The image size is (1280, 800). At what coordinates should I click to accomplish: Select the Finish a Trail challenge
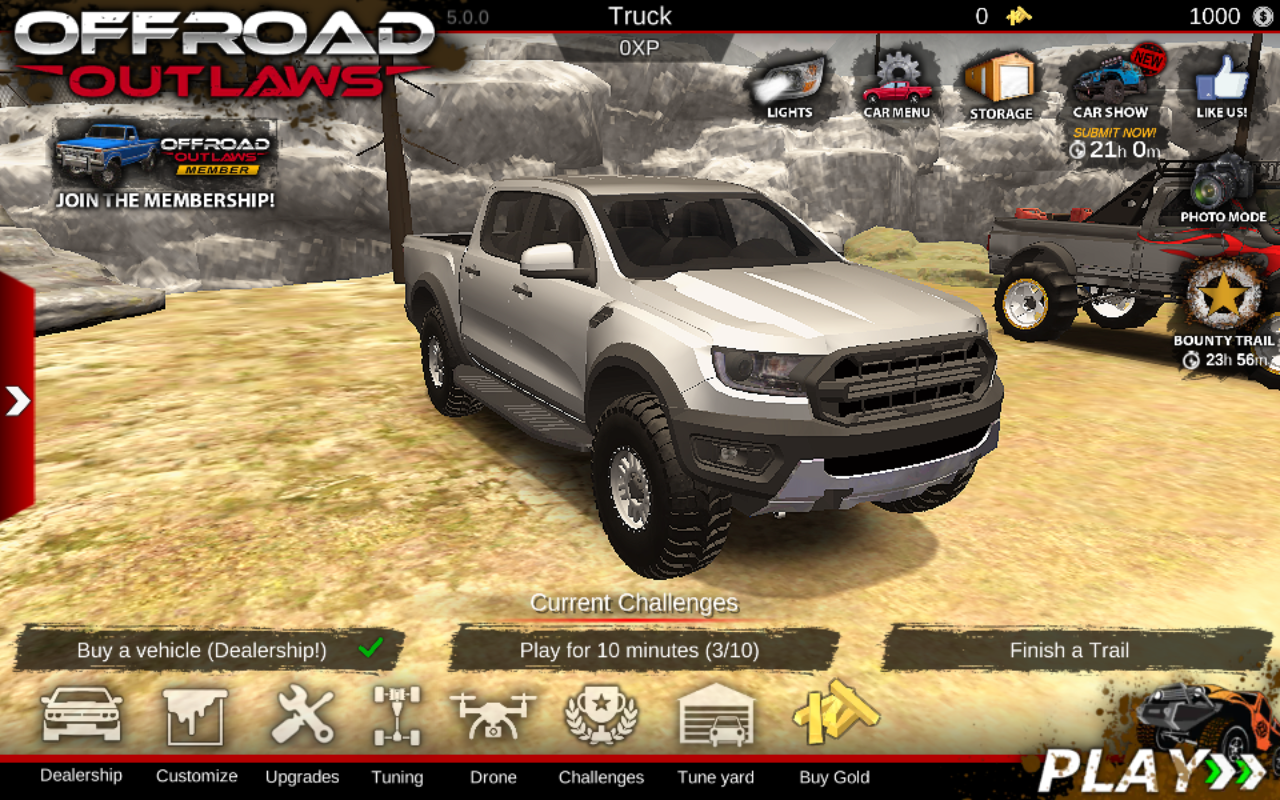click(x=1069, y=650)
